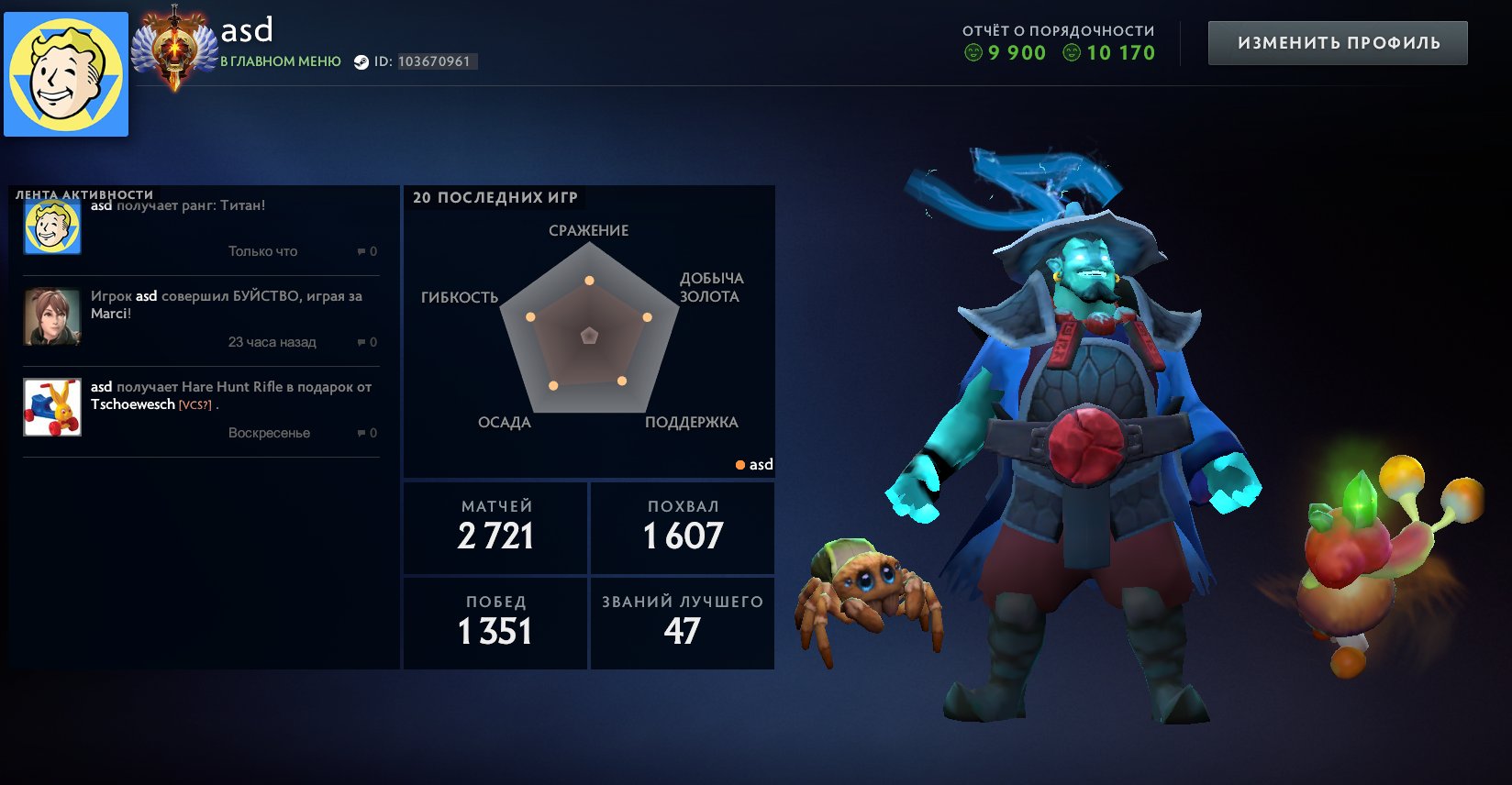Click the comment icon on the Marci rampage entry
The image size is (1512, 785).
[362, 342]
